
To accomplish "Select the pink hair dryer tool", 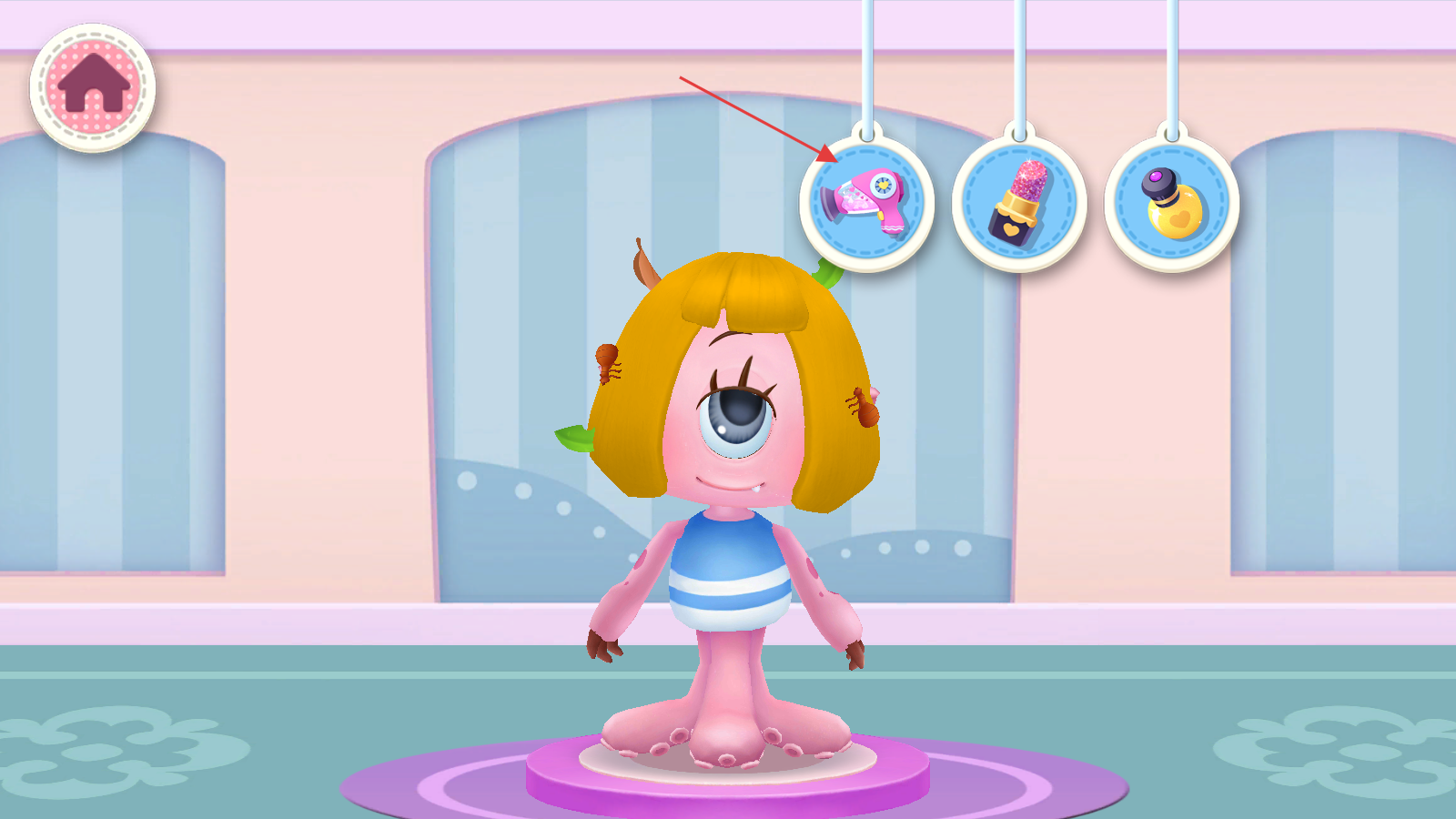I will click(866, 203).
